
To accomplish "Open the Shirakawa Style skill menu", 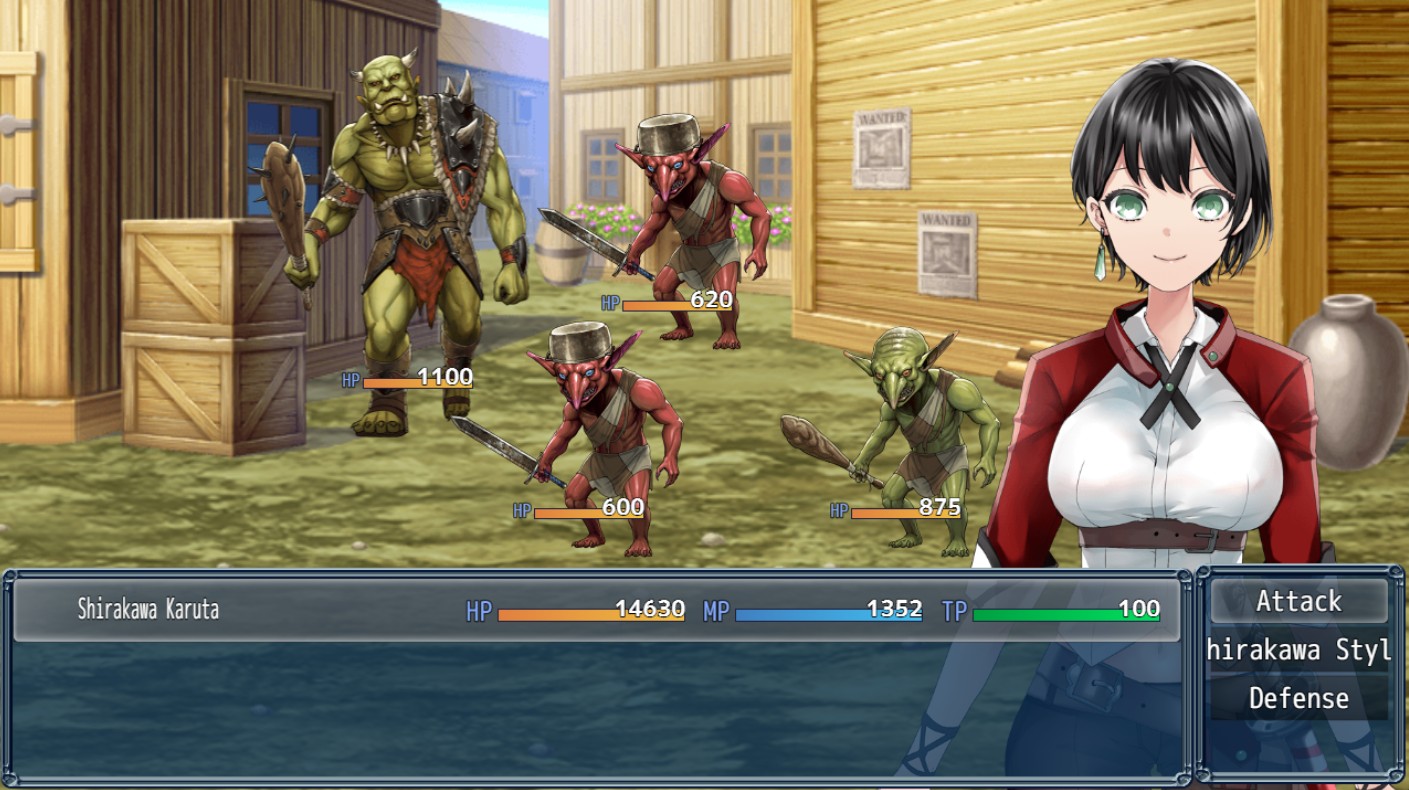I will (1298, 651).
